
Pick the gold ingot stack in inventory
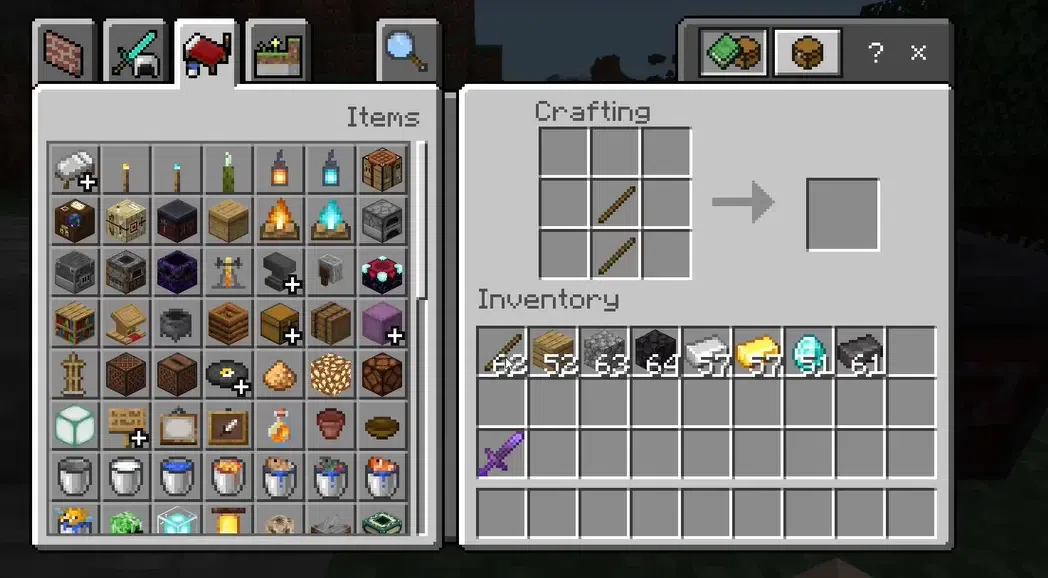[x=758, y=352]
